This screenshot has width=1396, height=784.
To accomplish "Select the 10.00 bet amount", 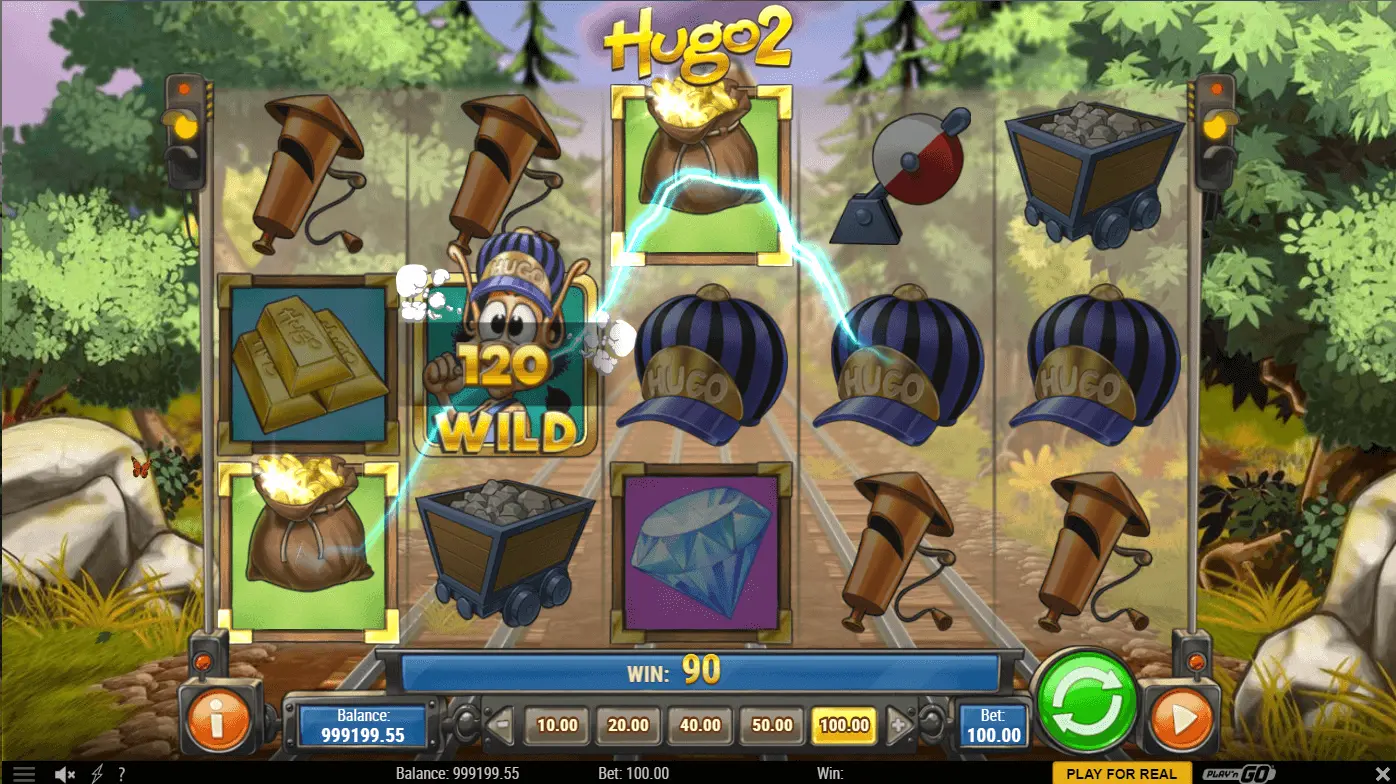I will 557,725.
